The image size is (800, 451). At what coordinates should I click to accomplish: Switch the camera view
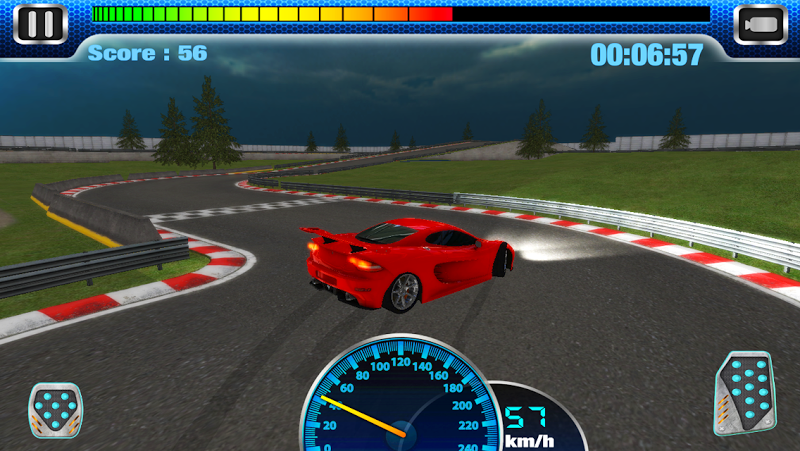[x=760, y=24]
